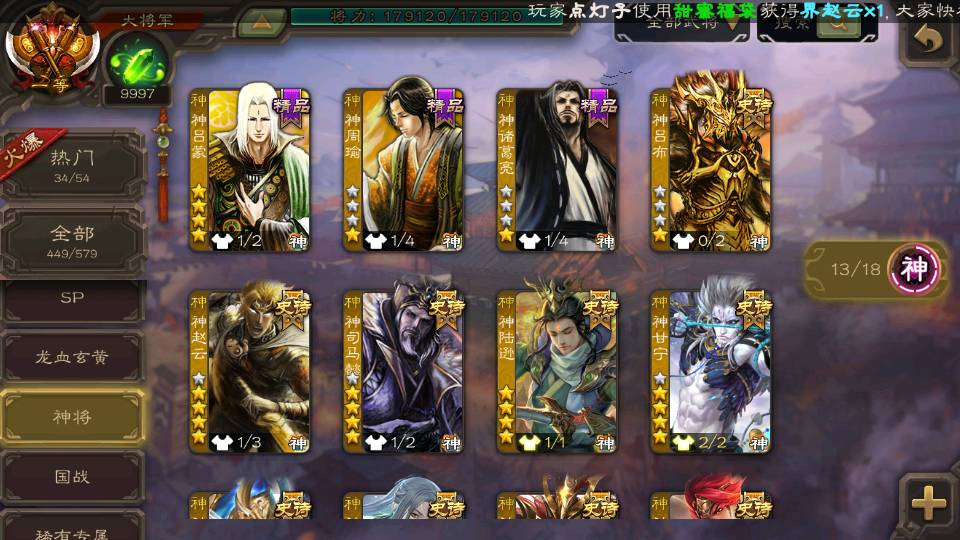Select the 神甘宁 hero card

point(710,372)
